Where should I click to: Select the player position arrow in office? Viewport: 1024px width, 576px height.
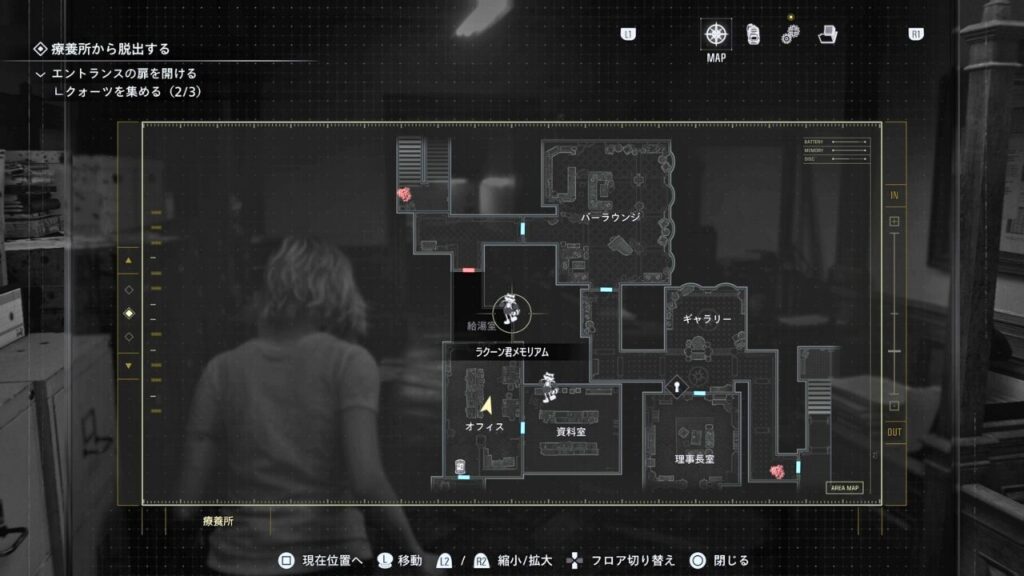[487, 406]
